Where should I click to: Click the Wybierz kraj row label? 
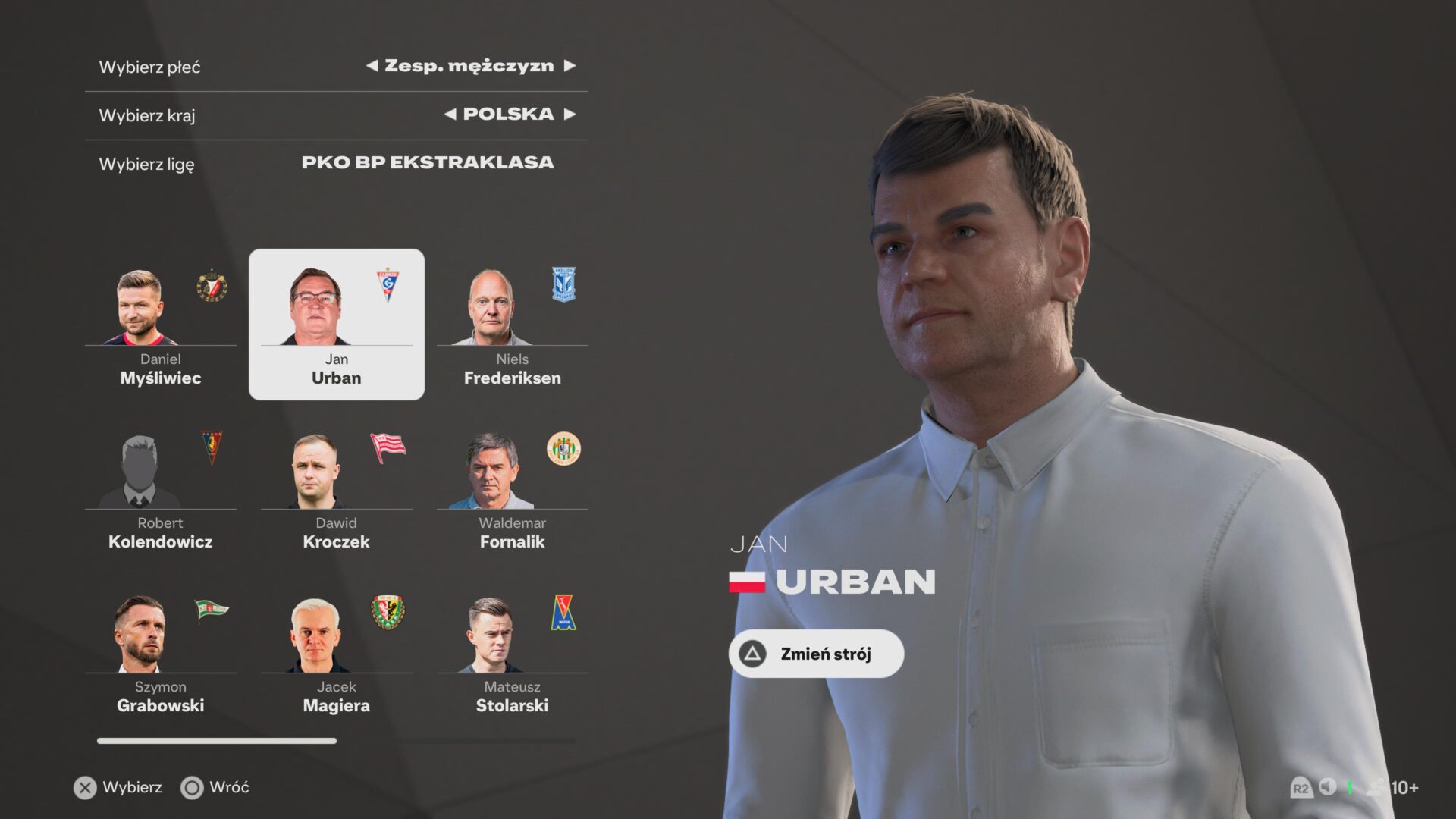147,115
